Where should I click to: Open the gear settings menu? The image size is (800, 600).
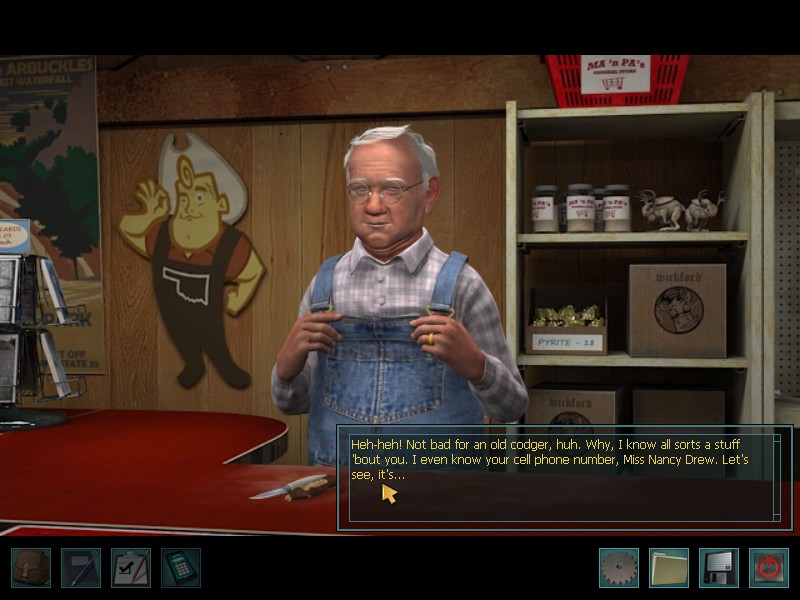[x=618, y=568]
